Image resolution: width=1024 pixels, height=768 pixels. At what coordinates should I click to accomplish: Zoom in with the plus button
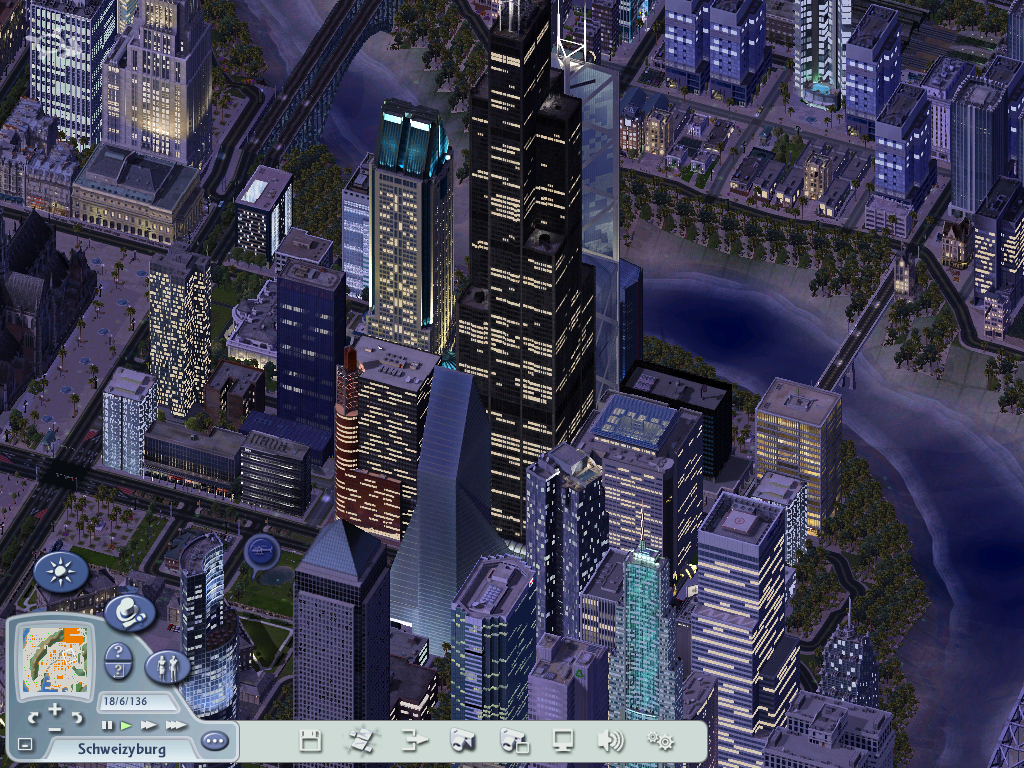tap(55, 708)
